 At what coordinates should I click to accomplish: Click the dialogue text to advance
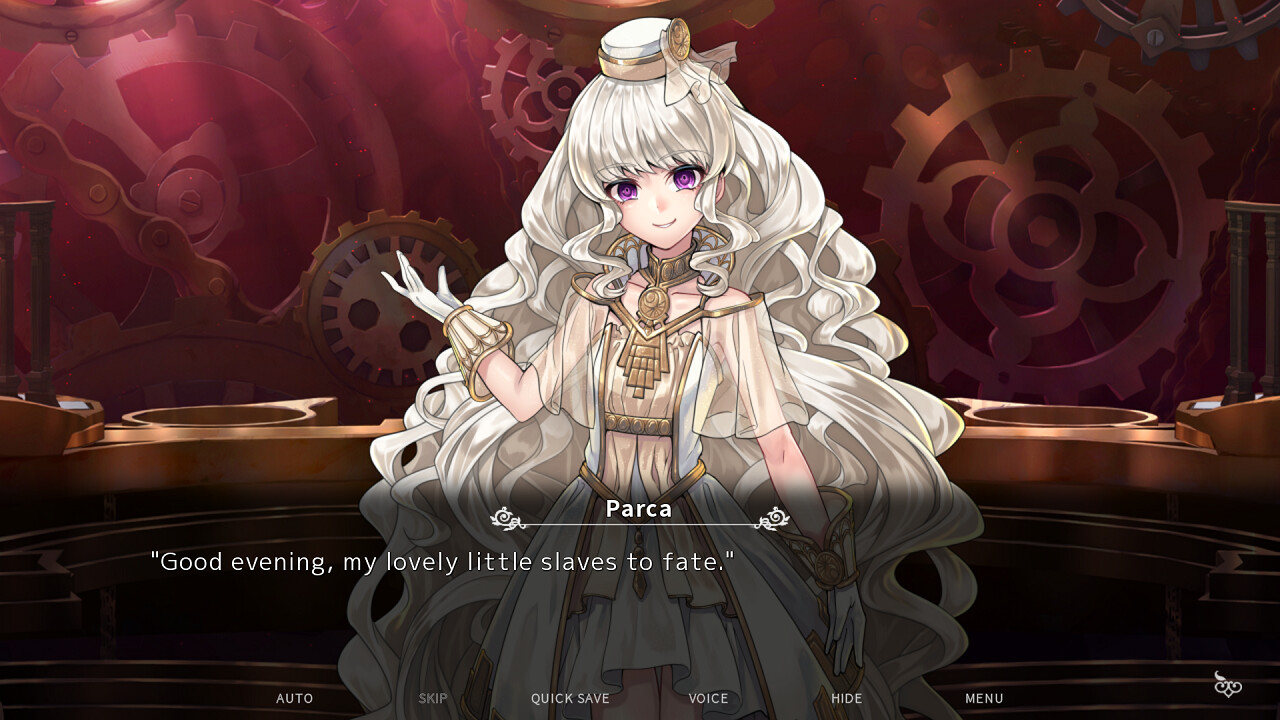443,562
